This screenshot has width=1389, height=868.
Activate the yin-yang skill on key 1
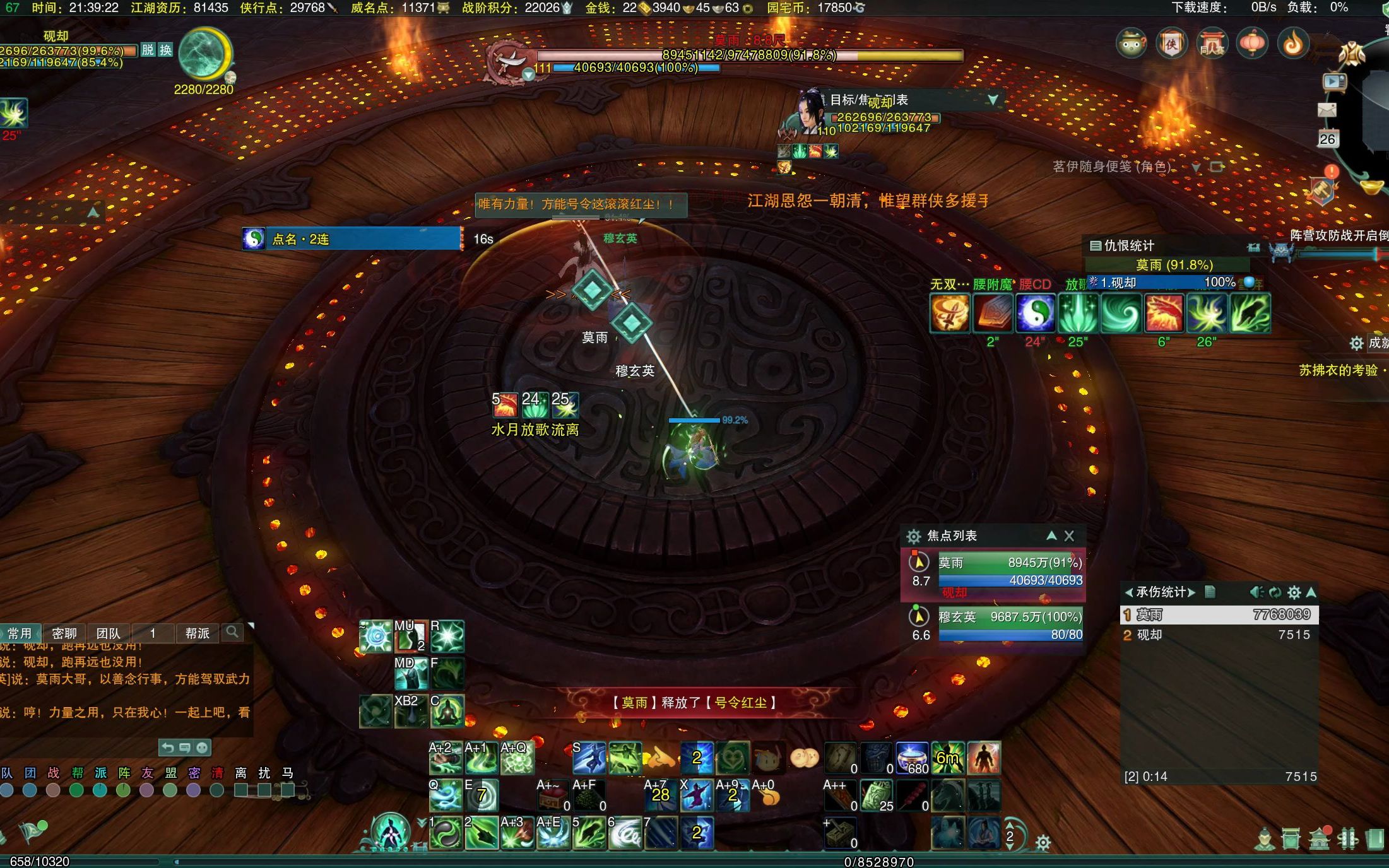pos(446,833)
